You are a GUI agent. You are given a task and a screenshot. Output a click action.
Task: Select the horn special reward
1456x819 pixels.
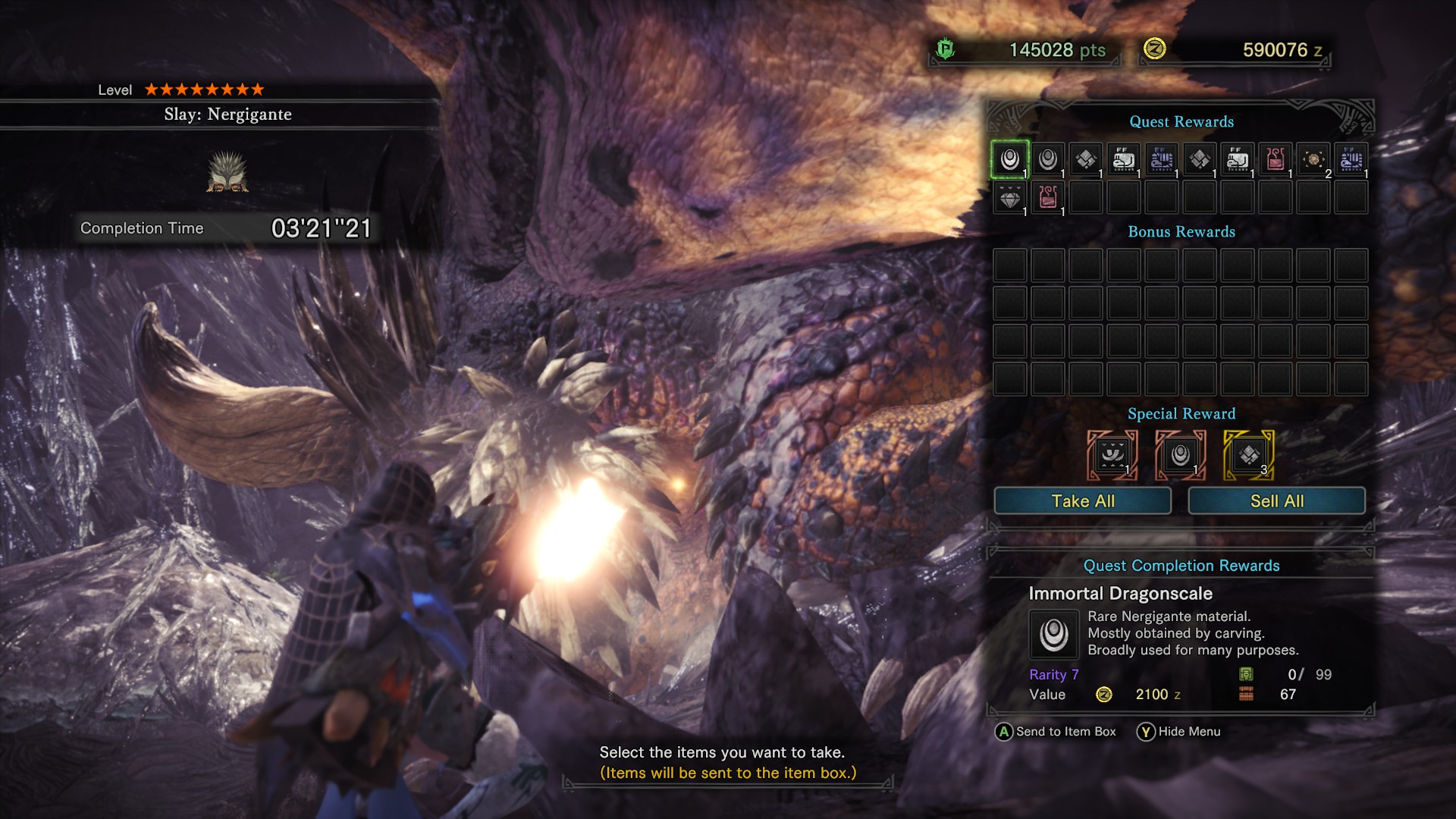tap(1112, 456)
